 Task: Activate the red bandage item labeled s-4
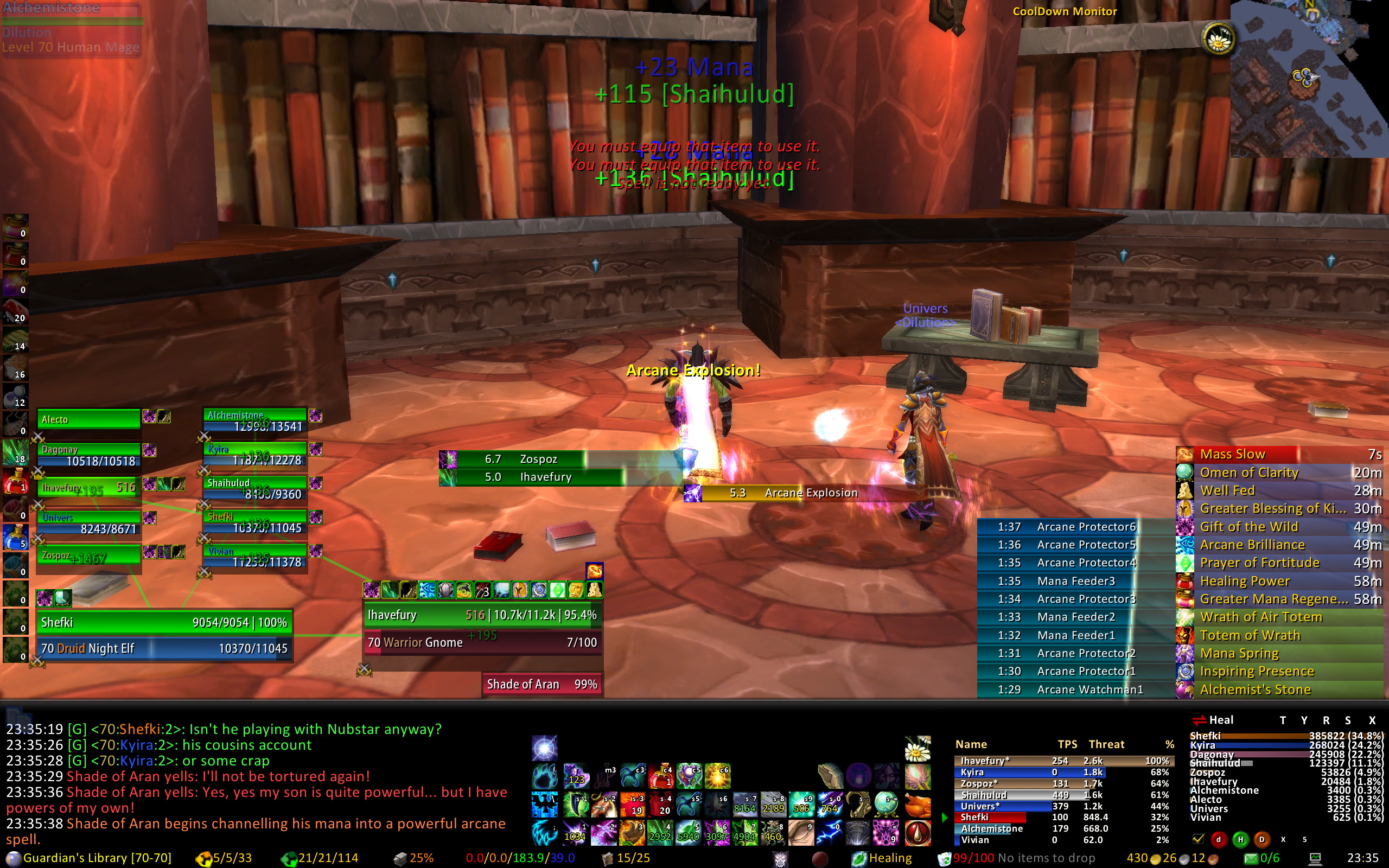click(660, 805)
